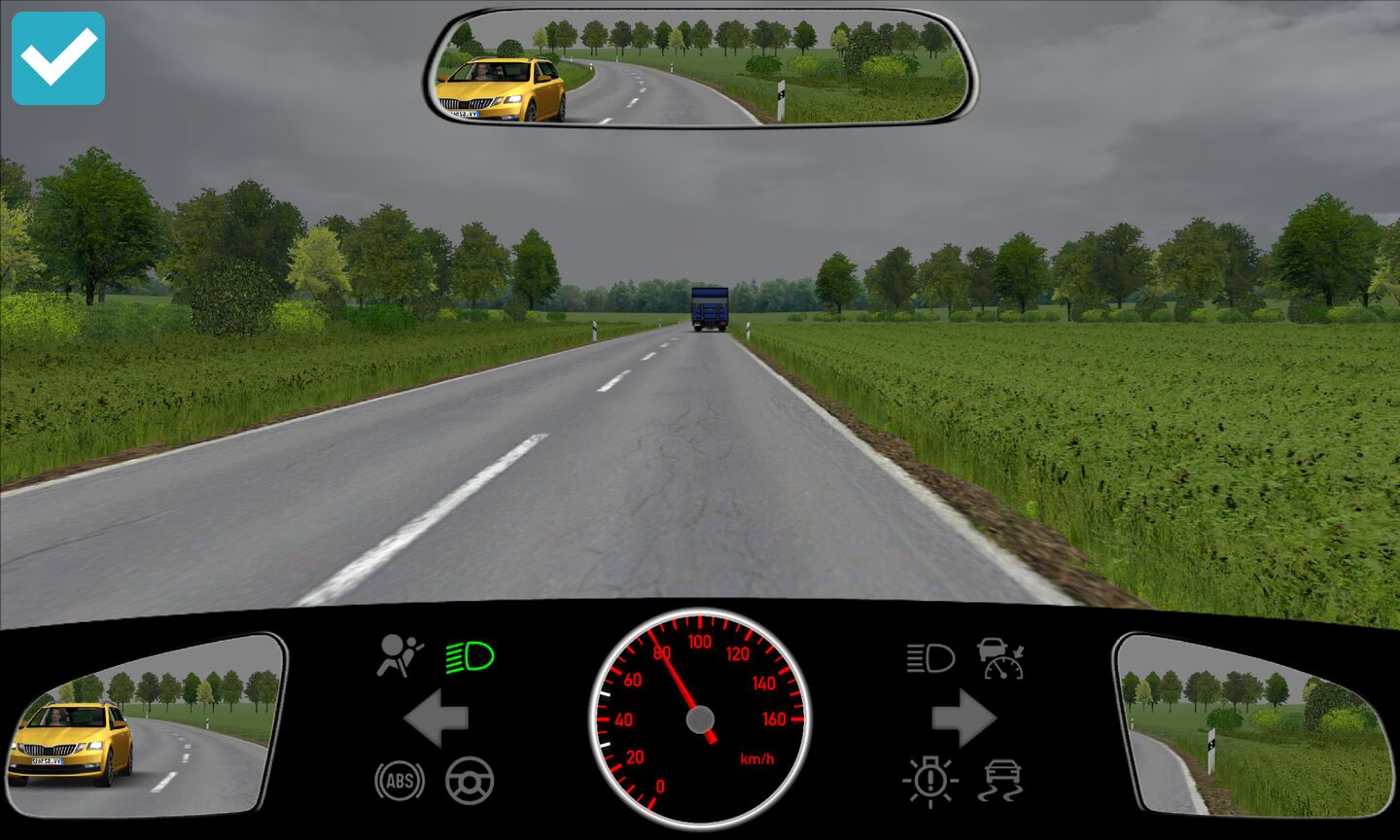Click the ABS indicator icon
The image size is (1400, 840).
(400, 781)
